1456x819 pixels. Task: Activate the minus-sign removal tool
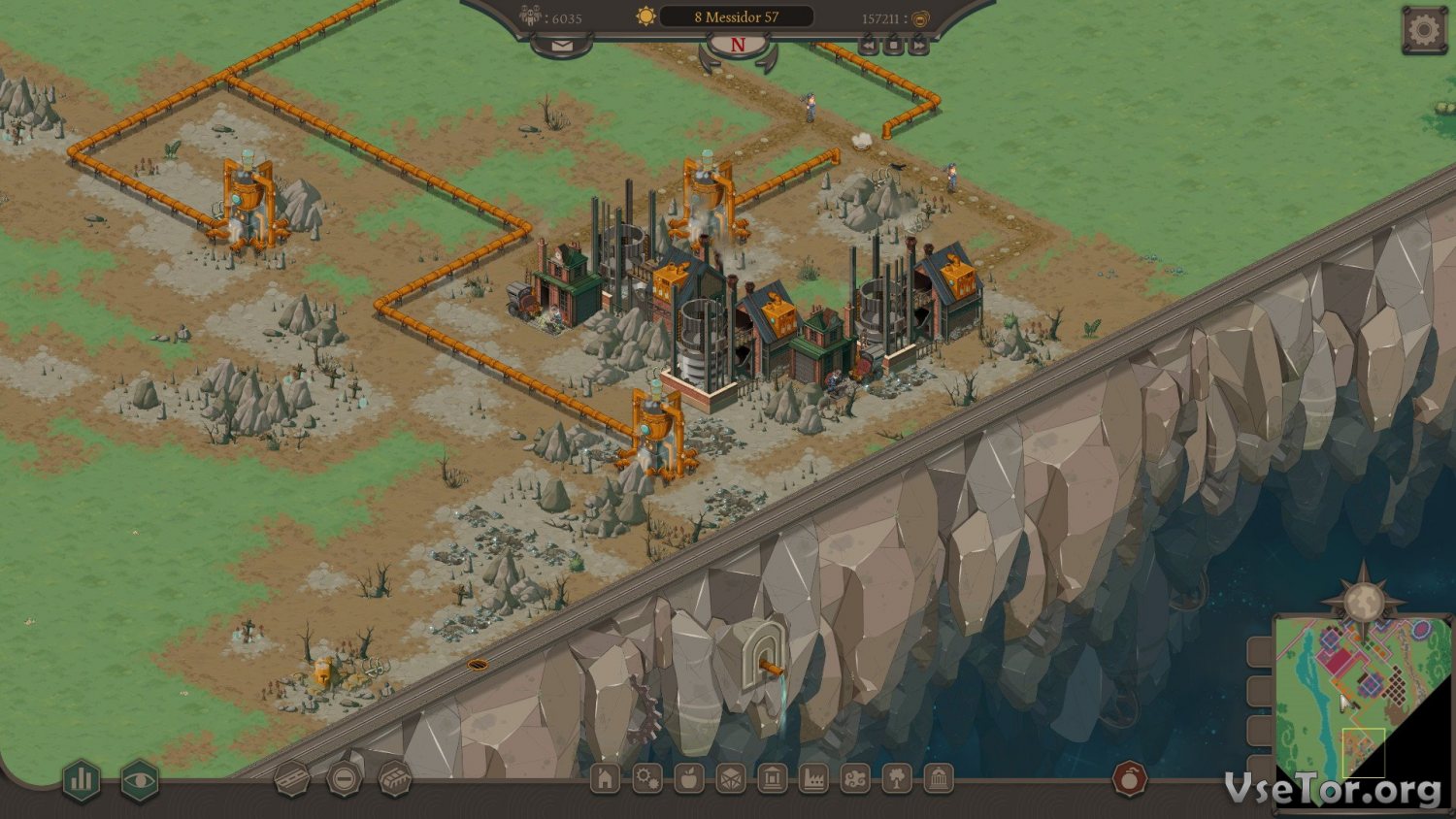click(344, 778)
